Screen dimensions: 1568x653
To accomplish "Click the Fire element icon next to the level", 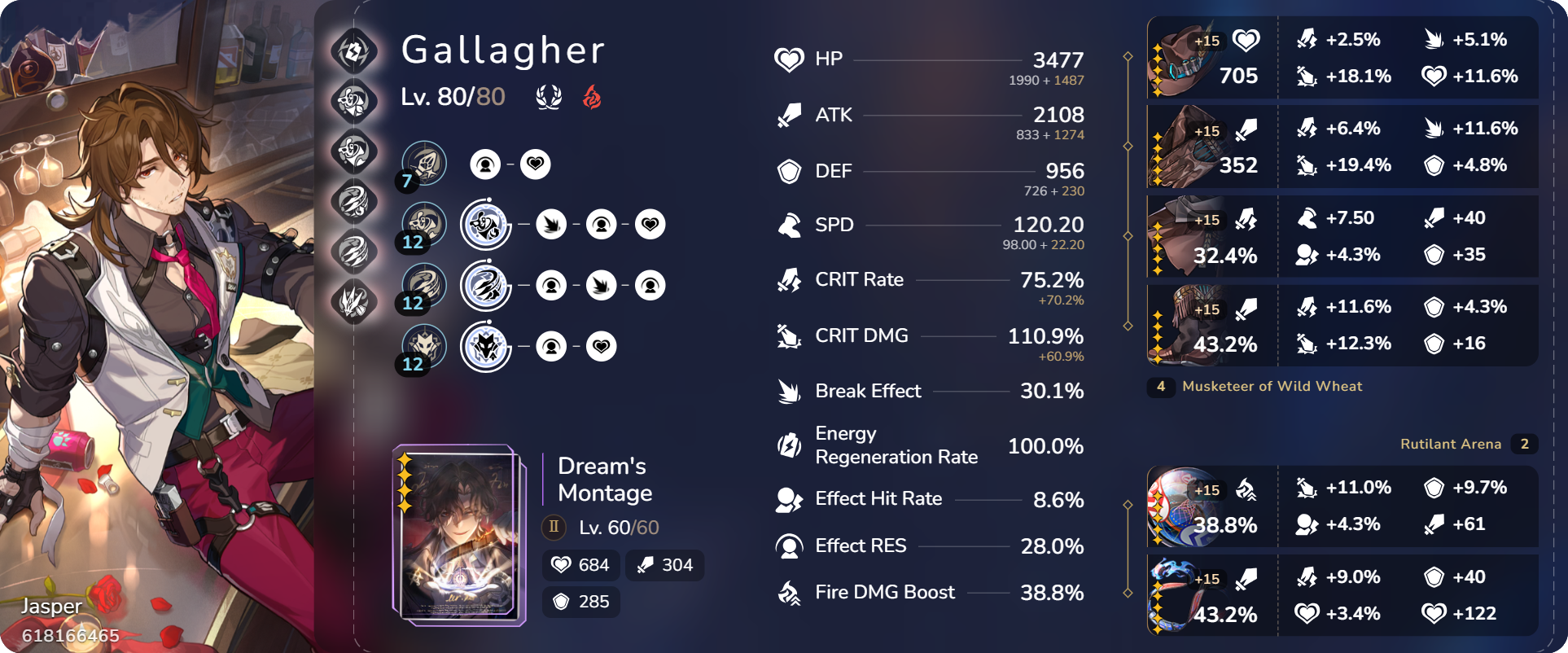I will tap(592, 96).
